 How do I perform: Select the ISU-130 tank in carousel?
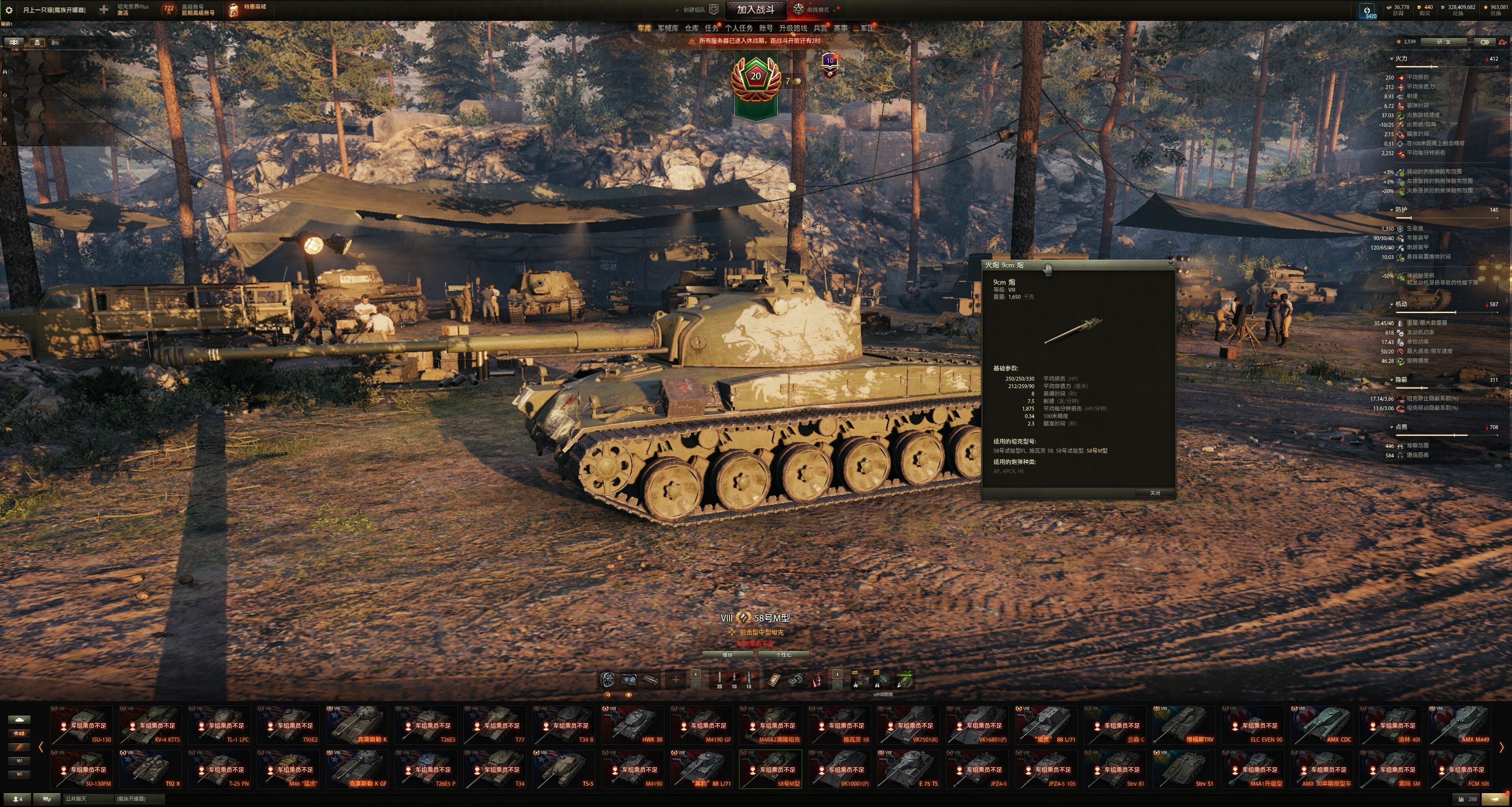[82, 726]
